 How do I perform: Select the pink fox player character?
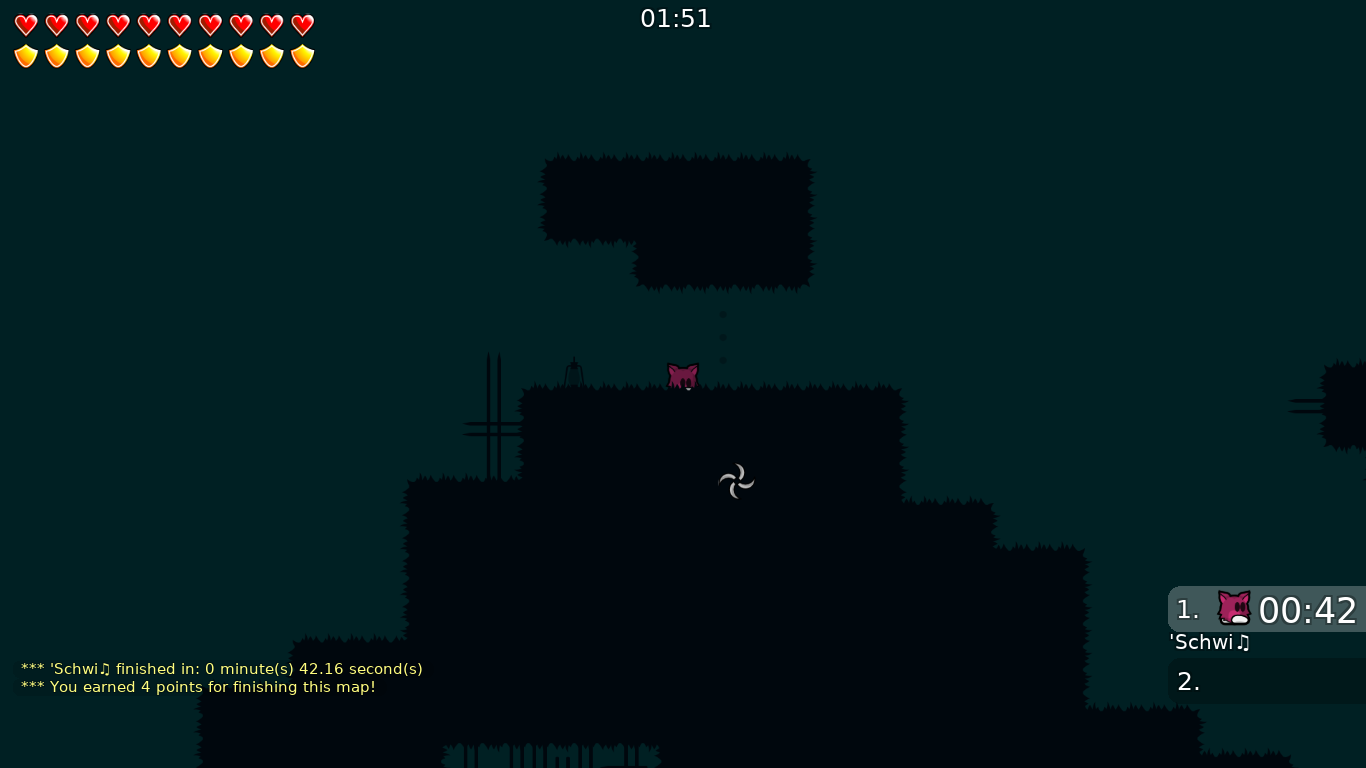click(683, 375)
